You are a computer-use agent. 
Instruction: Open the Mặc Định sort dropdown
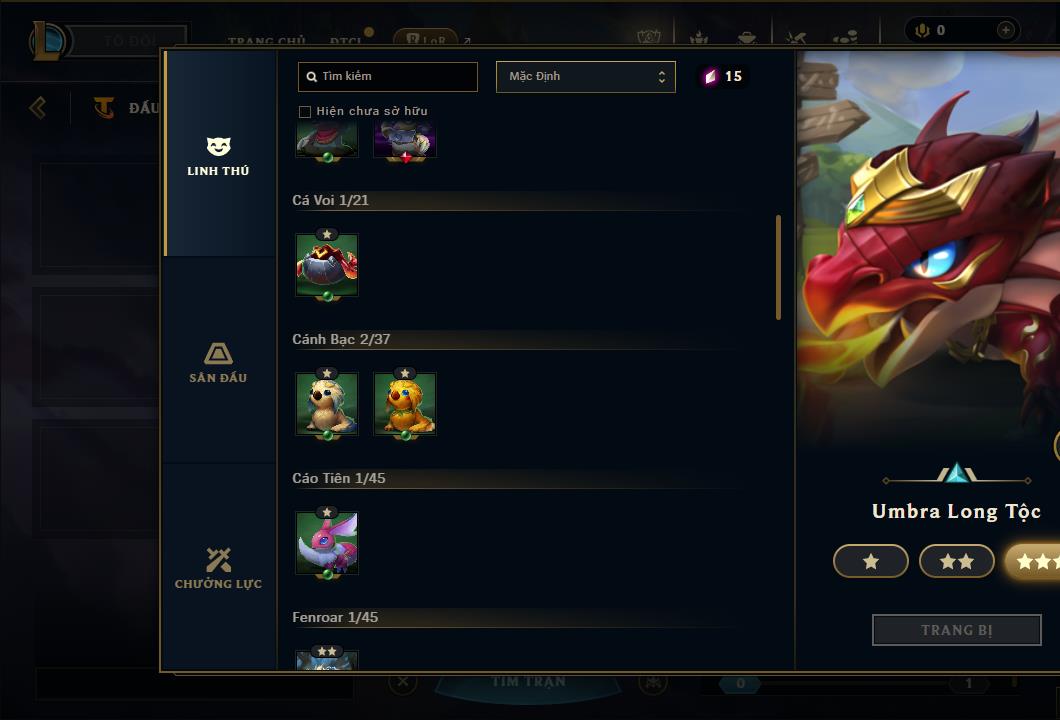point(585,77)
